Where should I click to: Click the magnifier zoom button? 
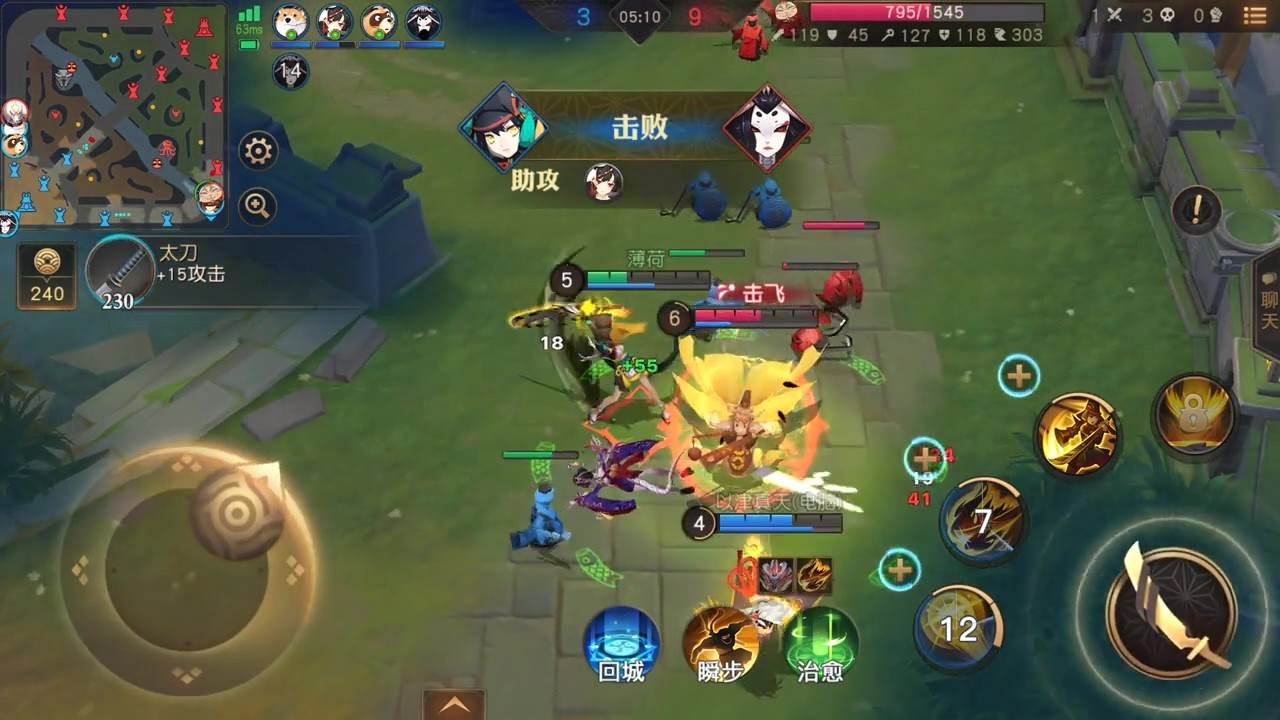(x=258, y=207)
